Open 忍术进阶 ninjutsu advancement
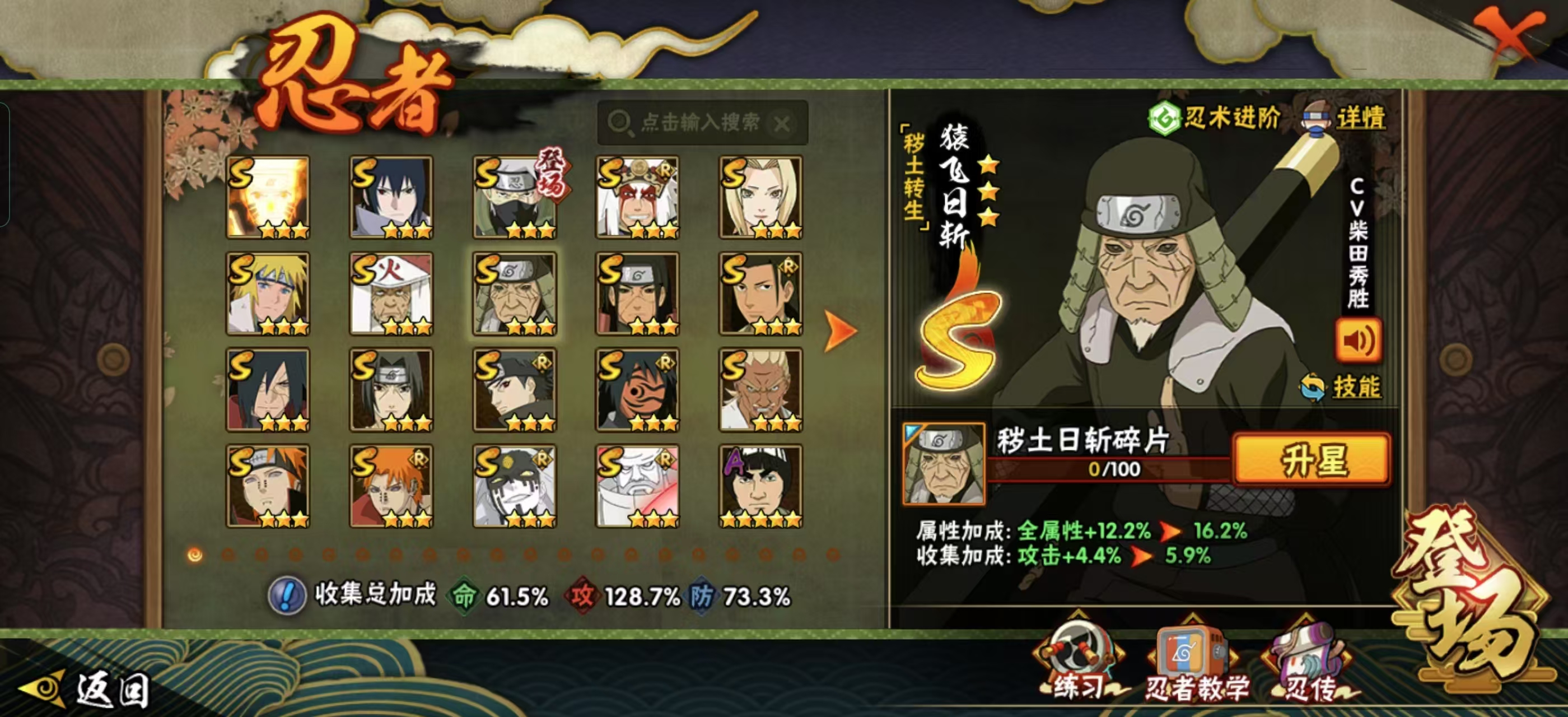1568x717 pixels. pyautogui.click(x=1213, y=118)
